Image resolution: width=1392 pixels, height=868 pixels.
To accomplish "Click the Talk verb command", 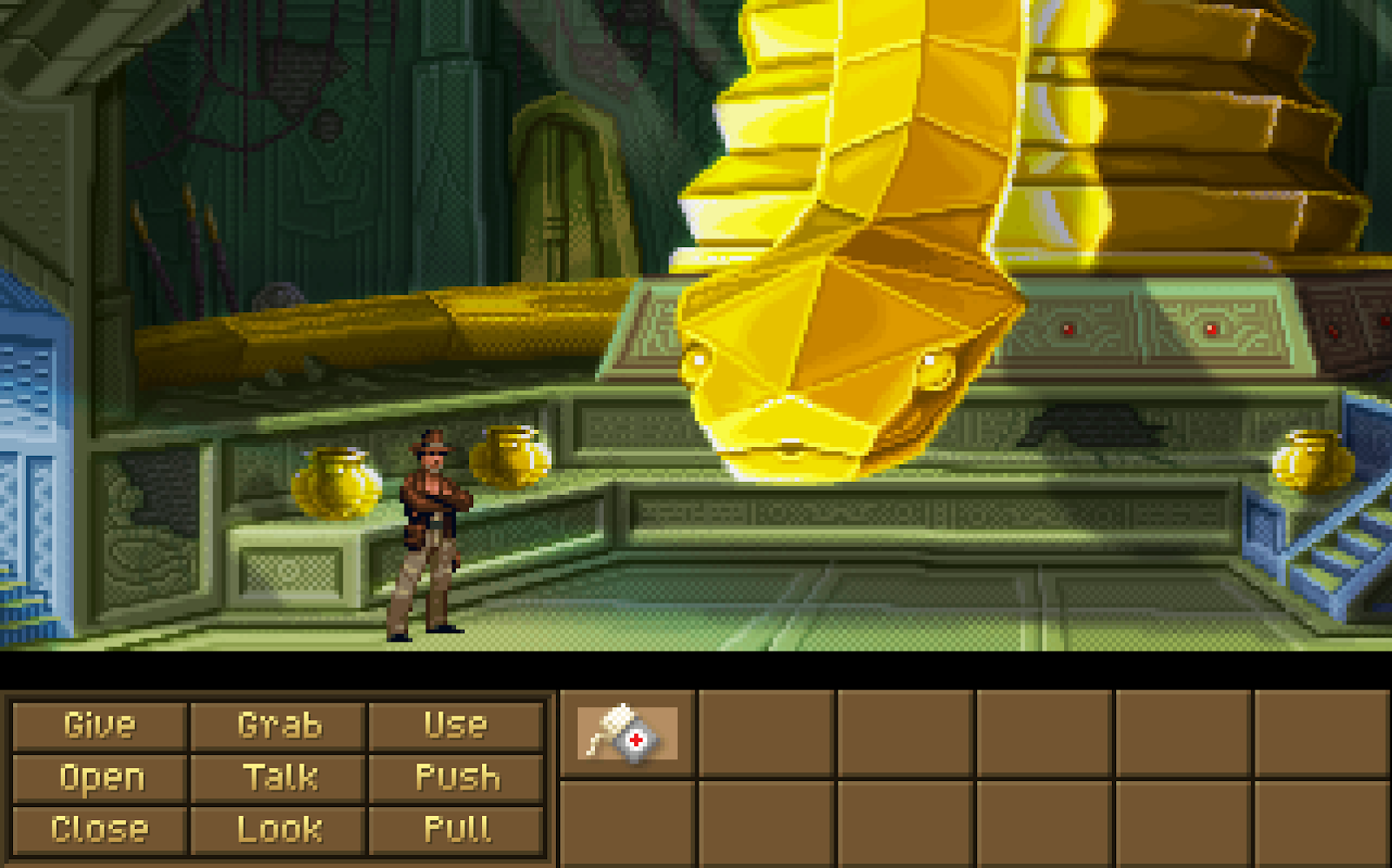I will [280, 778].
